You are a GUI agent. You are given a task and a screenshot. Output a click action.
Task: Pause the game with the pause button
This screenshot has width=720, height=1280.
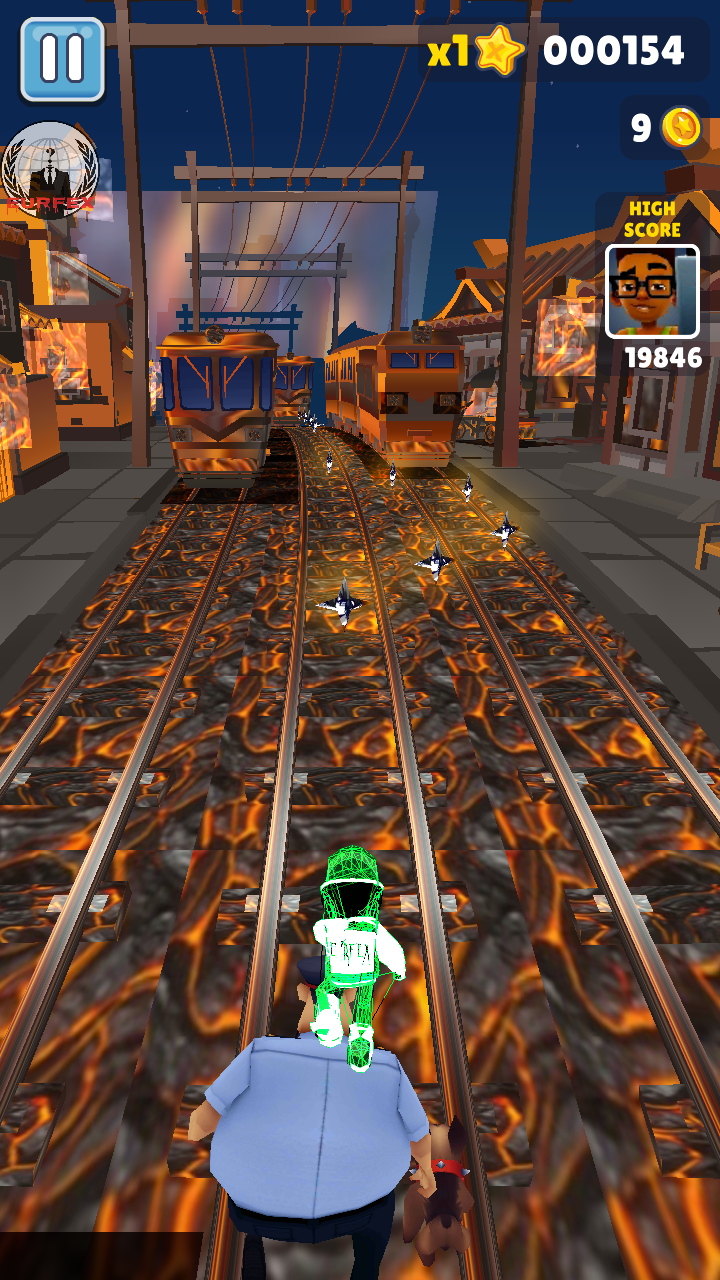[x=62, y=59]
